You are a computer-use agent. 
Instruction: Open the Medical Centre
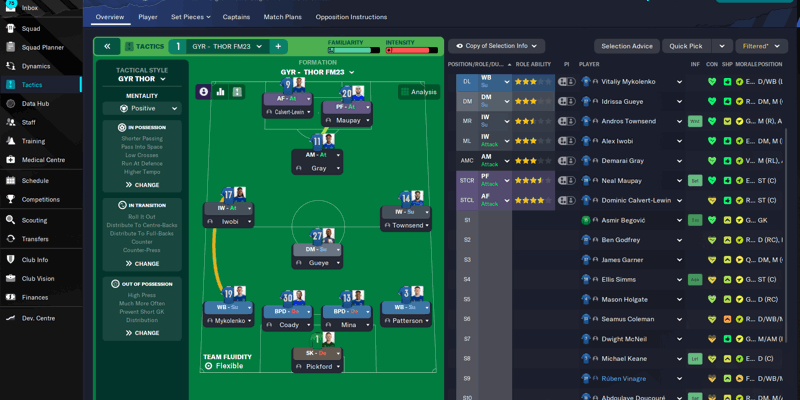coord(43,160)
